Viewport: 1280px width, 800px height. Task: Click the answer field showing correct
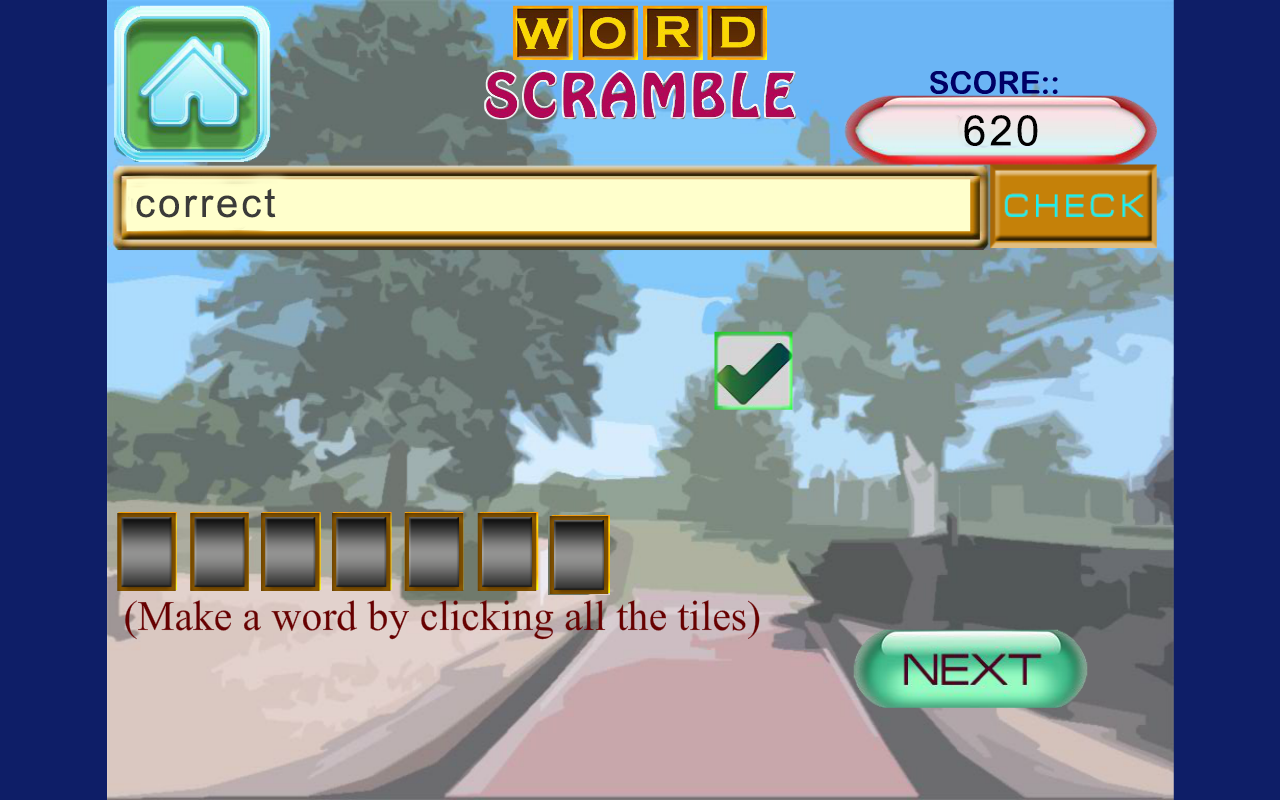(x=550, y=204)
